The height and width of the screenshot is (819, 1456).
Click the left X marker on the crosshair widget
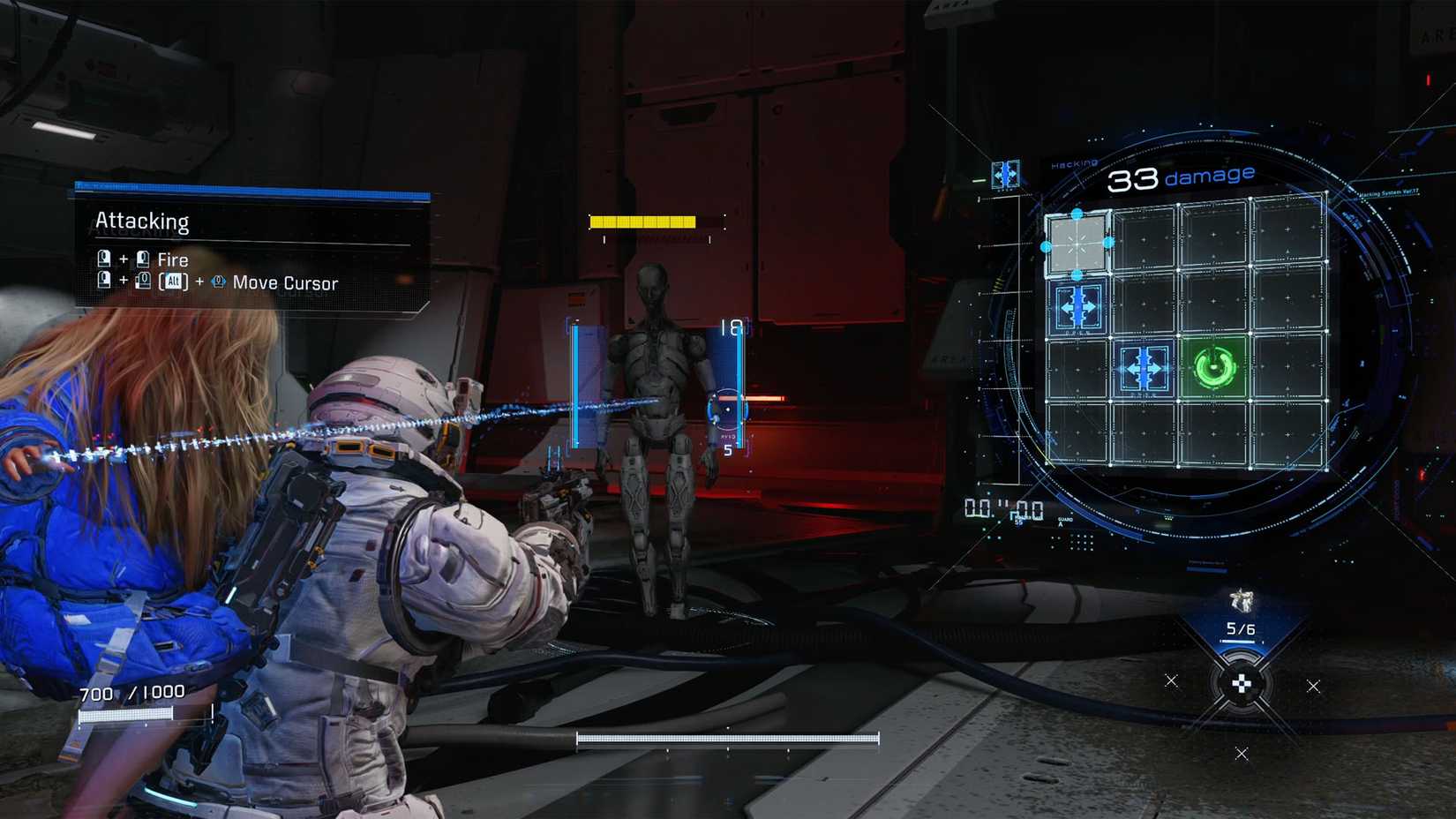click(x=1171, y=681)
